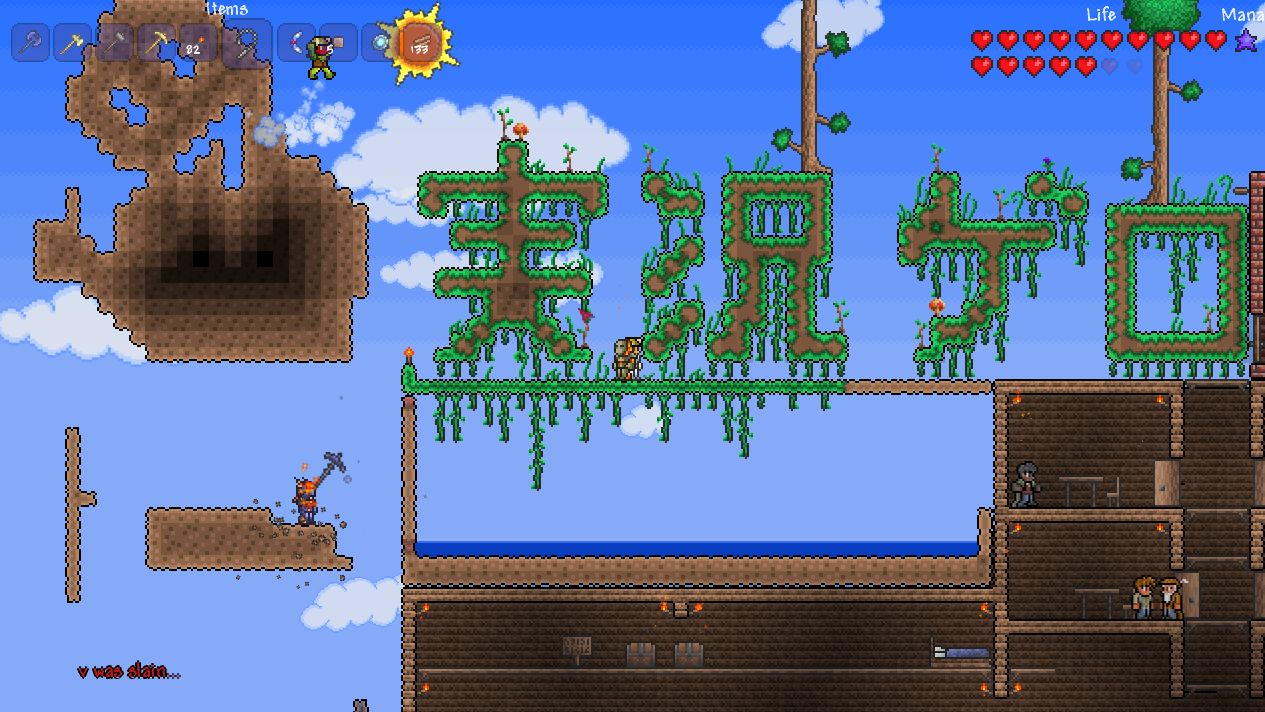Screen dimensions: 1265x712
Task: Select the torch stack of 82
Action: point(198,43)
